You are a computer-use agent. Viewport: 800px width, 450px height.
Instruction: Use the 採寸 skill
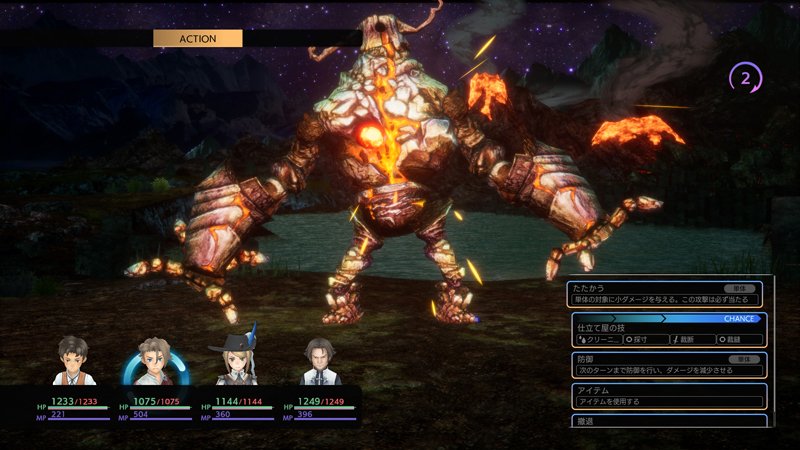(646, 340)
